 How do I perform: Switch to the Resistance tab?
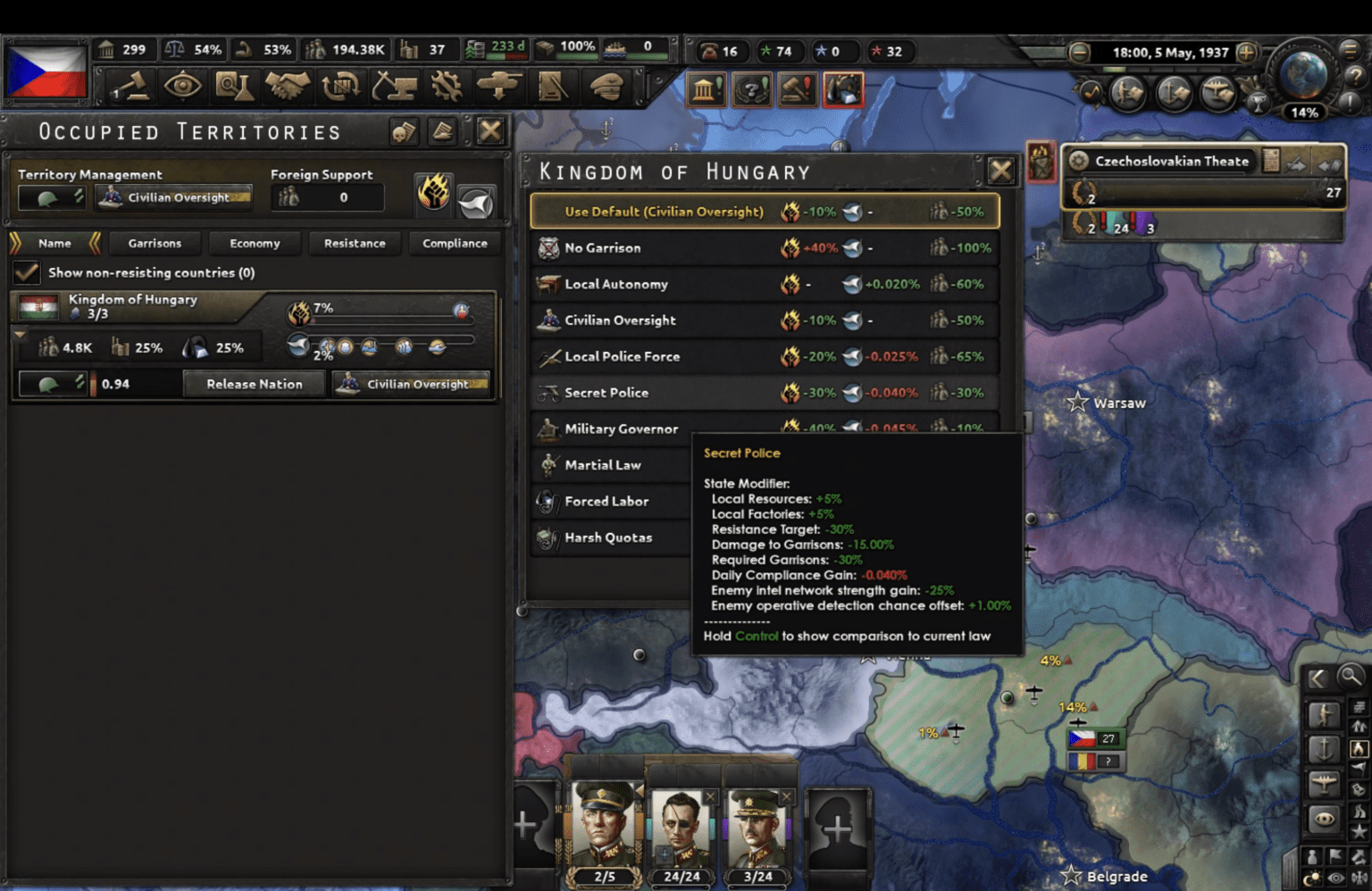355,243
